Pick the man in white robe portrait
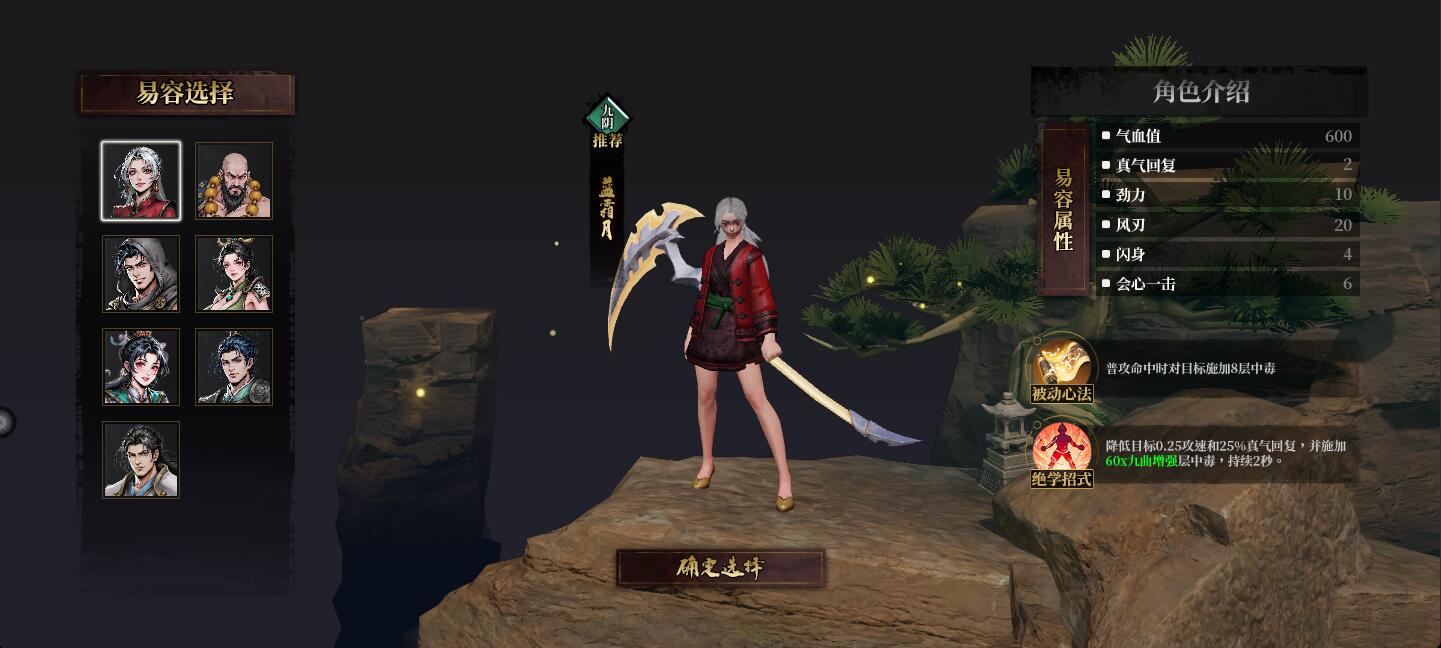Viewport: 1441px width, 648px height. click(x=141, y=460)
